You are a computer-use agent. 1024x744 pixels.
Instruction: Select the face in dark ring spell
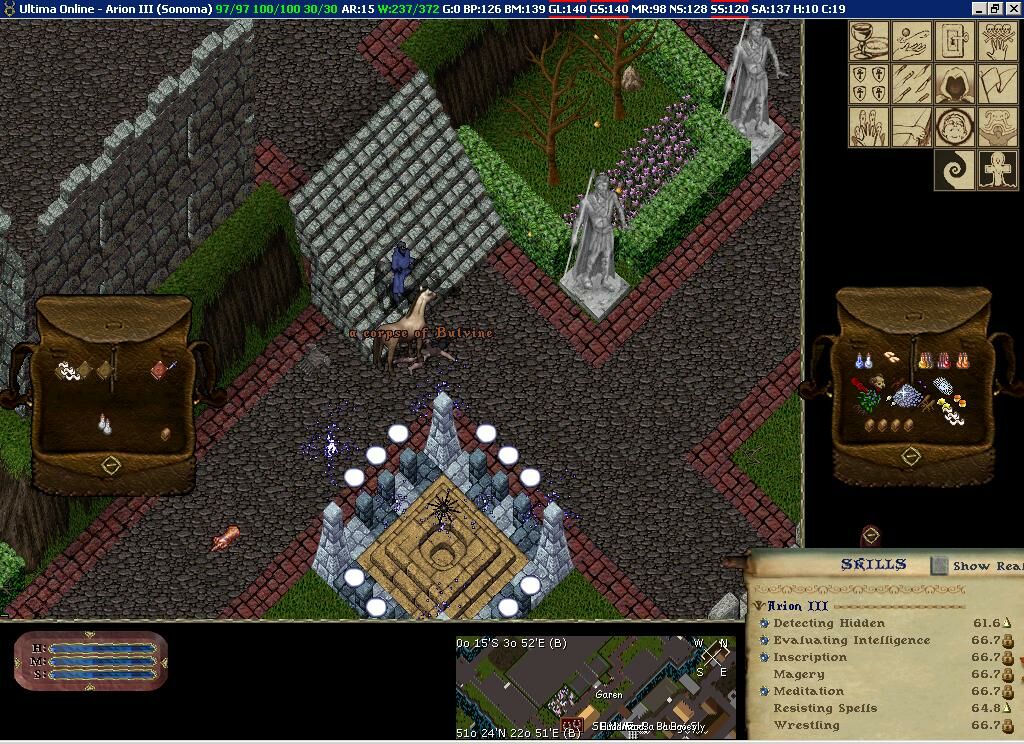click(x=954, y=127)
